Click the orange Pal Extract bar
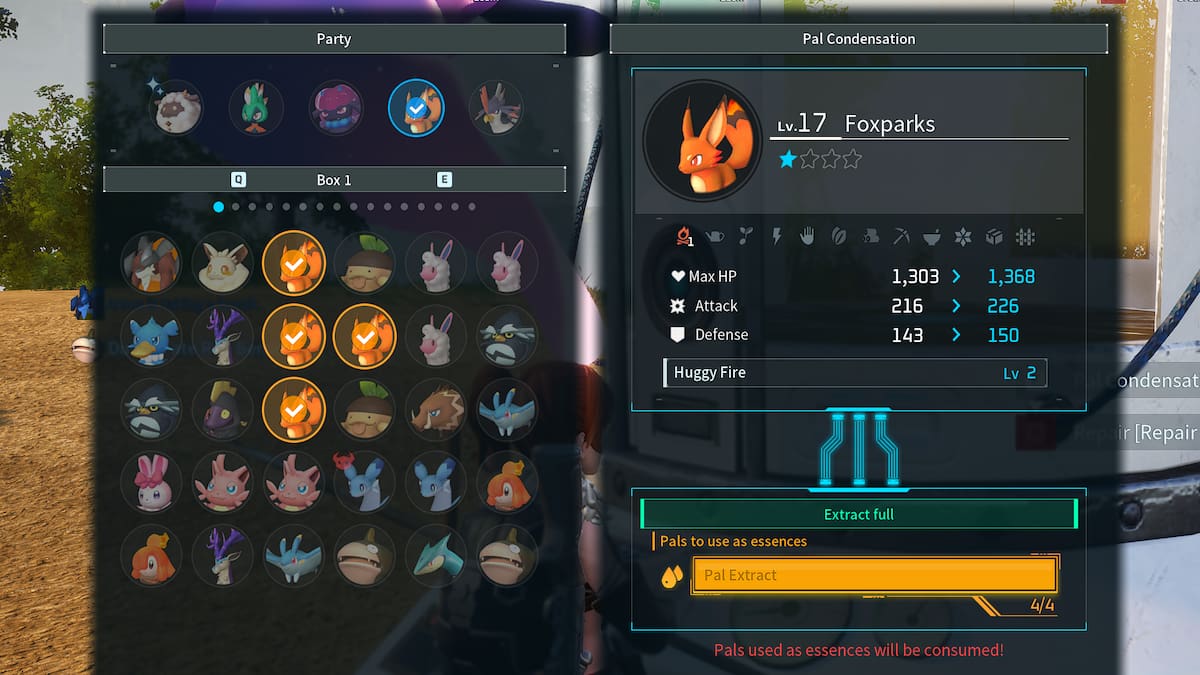This screenshot has width=1200, height=675. click(x=874, y=575)
